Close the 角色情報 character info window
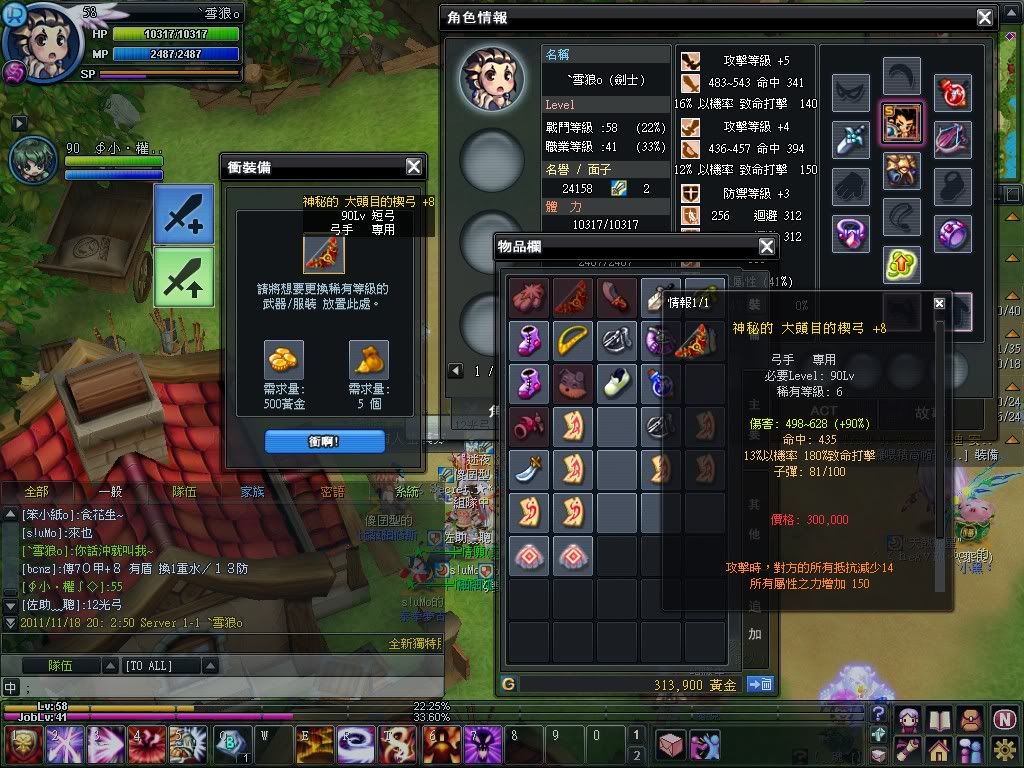 click(985, 17)
